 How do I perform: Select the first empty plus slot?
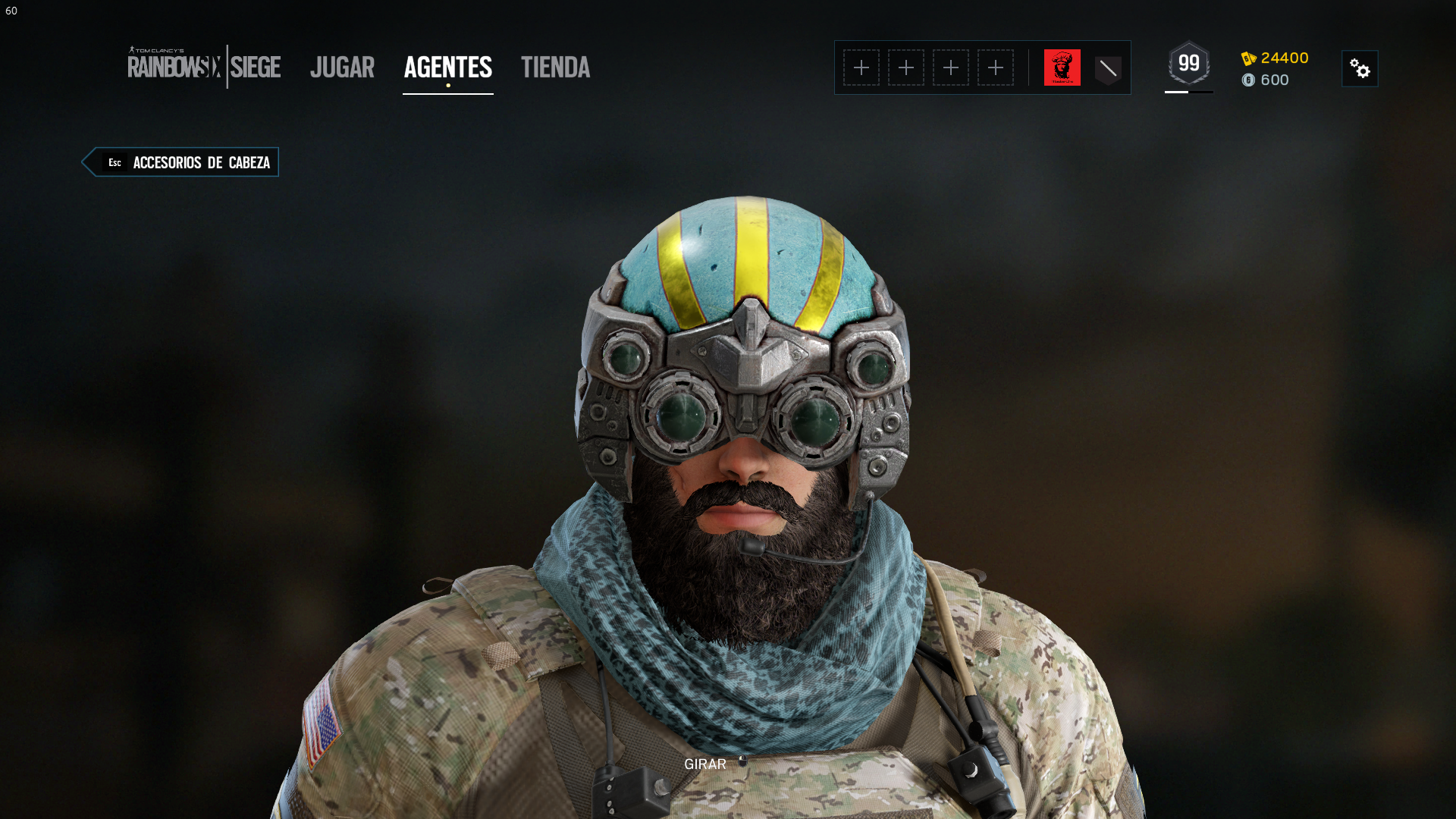861,67
